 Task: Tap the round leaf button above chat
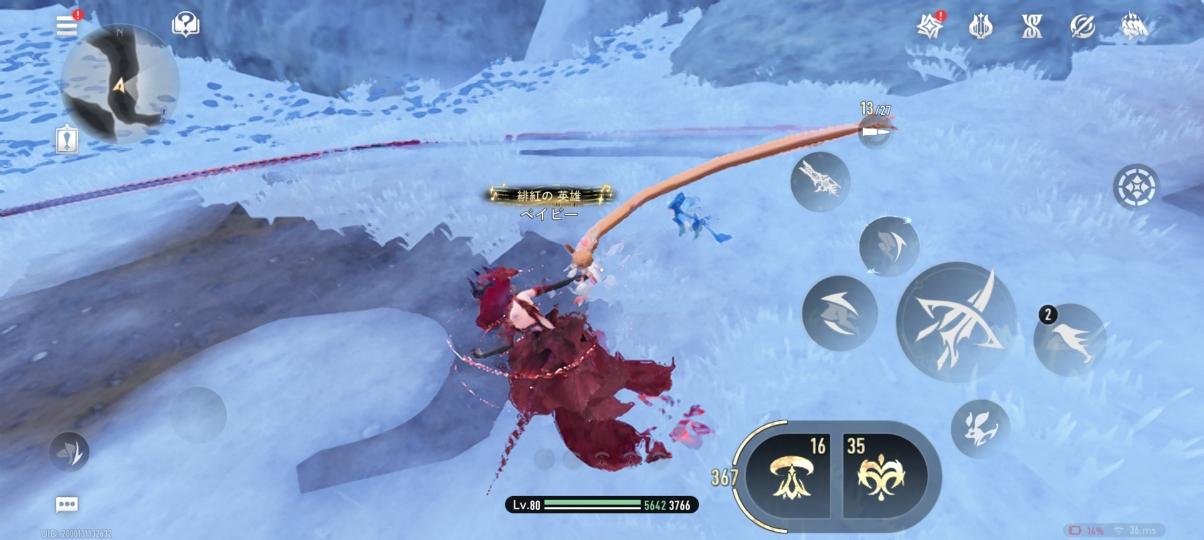[x=70, y=451]
